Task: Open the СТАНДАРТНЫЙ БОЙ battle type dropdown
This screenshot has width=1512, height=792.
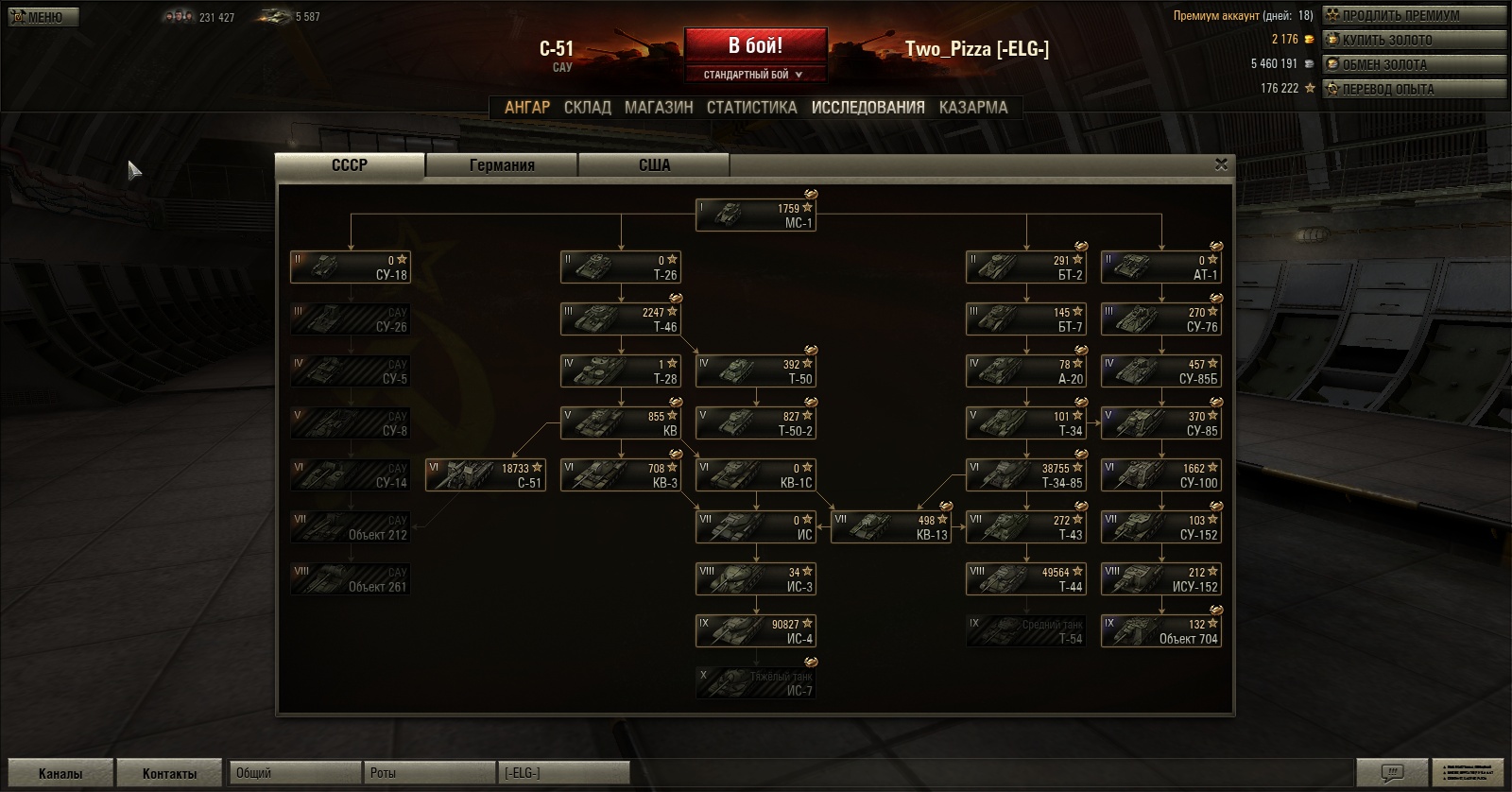Action: coord(753,75)
